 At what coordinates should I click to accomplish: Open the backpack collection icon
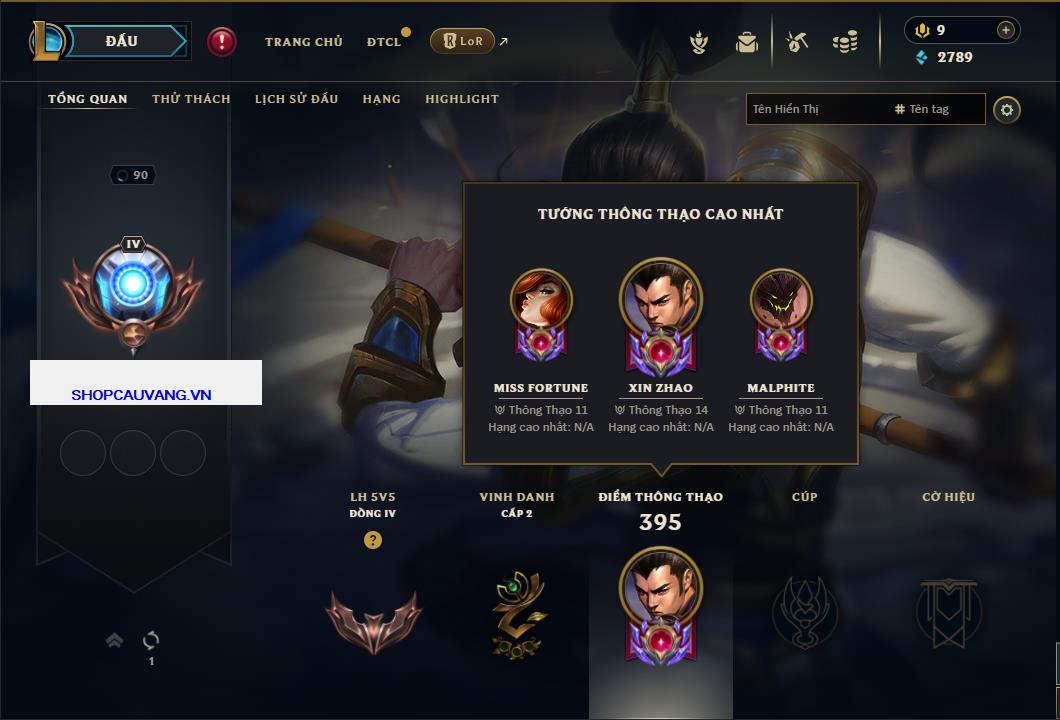pyautogui.click(x=746, y=42)
